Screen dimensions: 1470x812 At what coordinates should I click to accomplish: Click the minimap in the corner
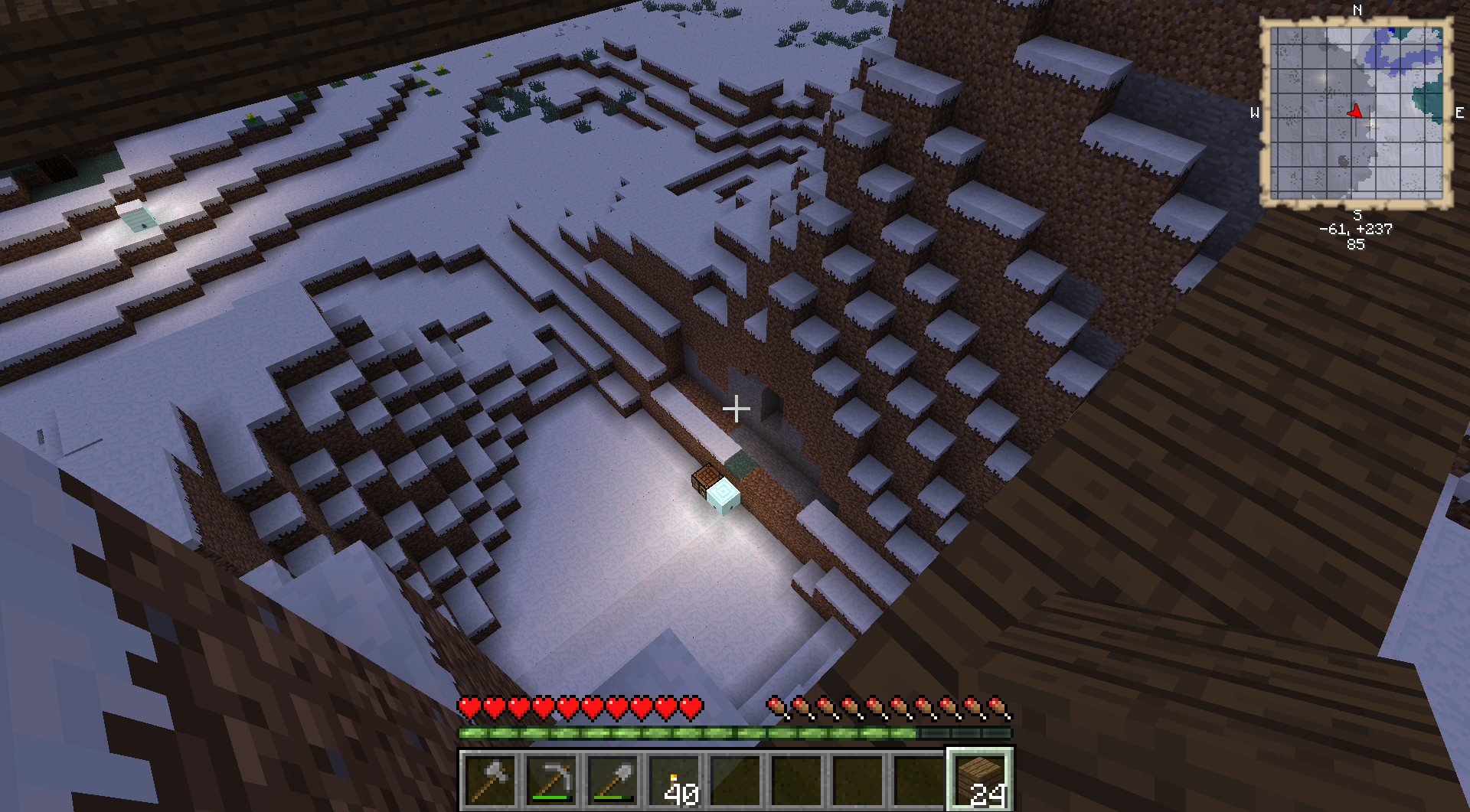tap(1356, 113)
